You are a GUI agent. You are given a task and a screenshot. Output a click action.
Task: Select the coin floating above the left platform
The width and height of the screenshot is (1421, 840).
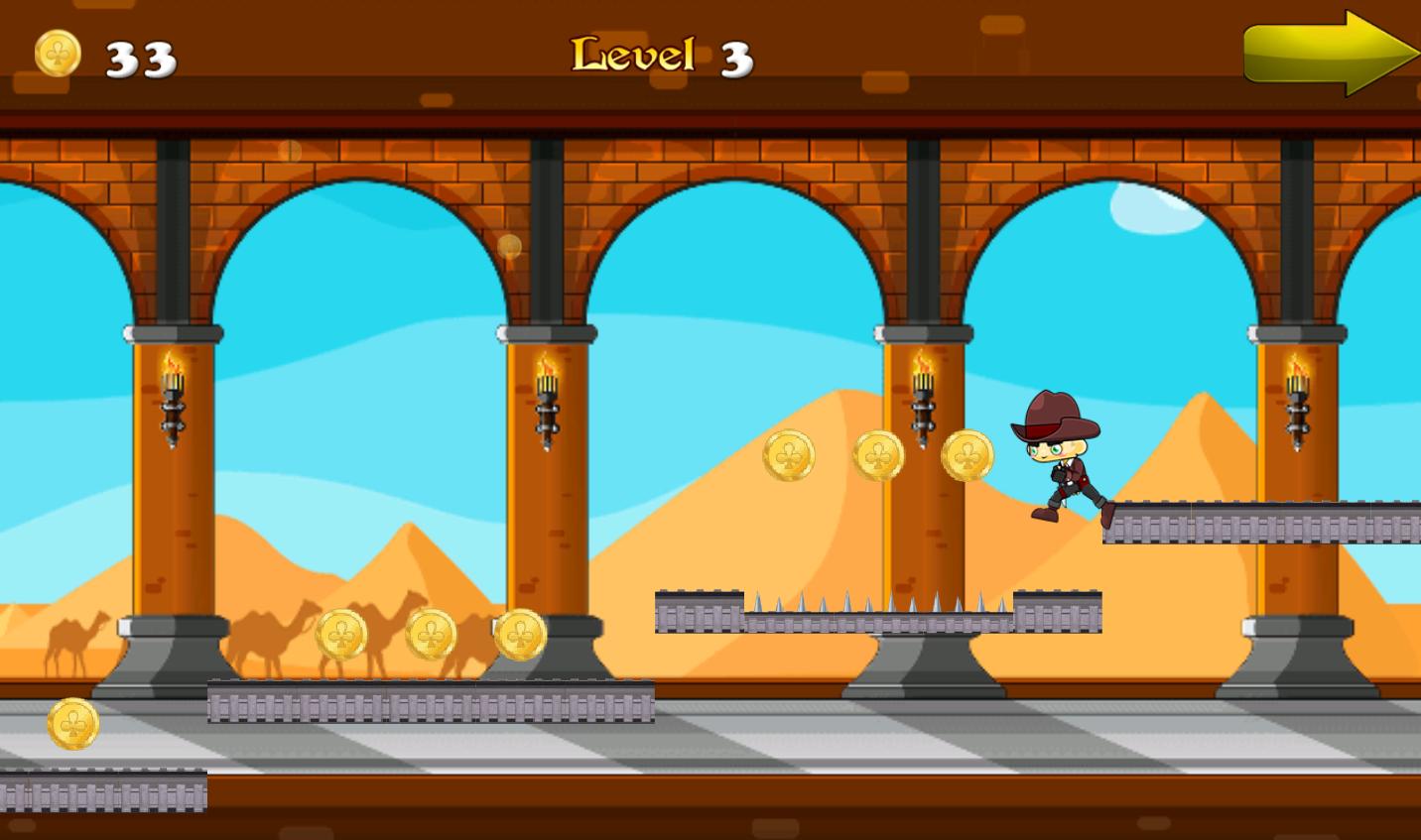pos(789,455)
